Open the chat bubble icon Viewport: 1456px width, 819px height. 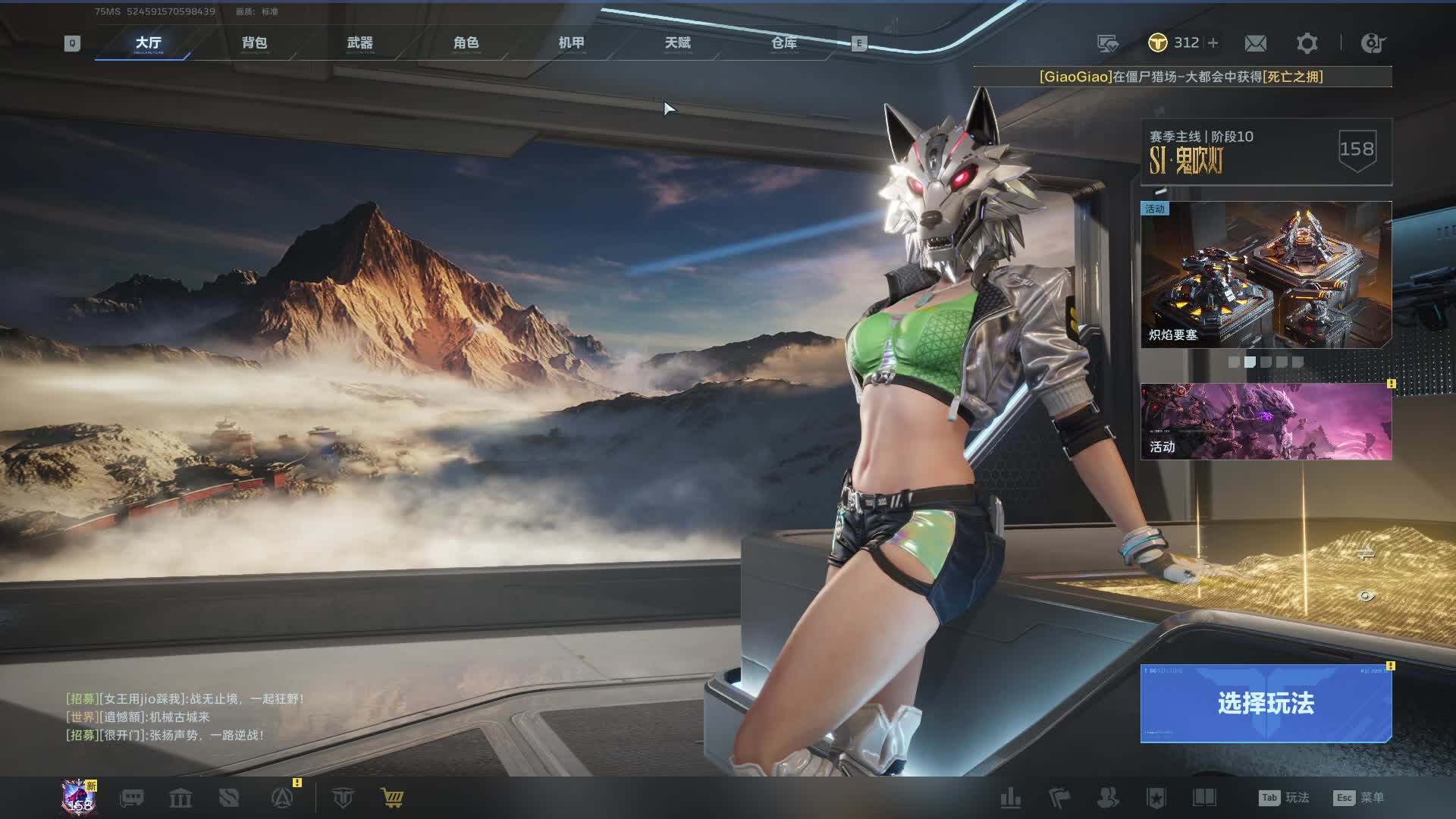pos(132,798)
